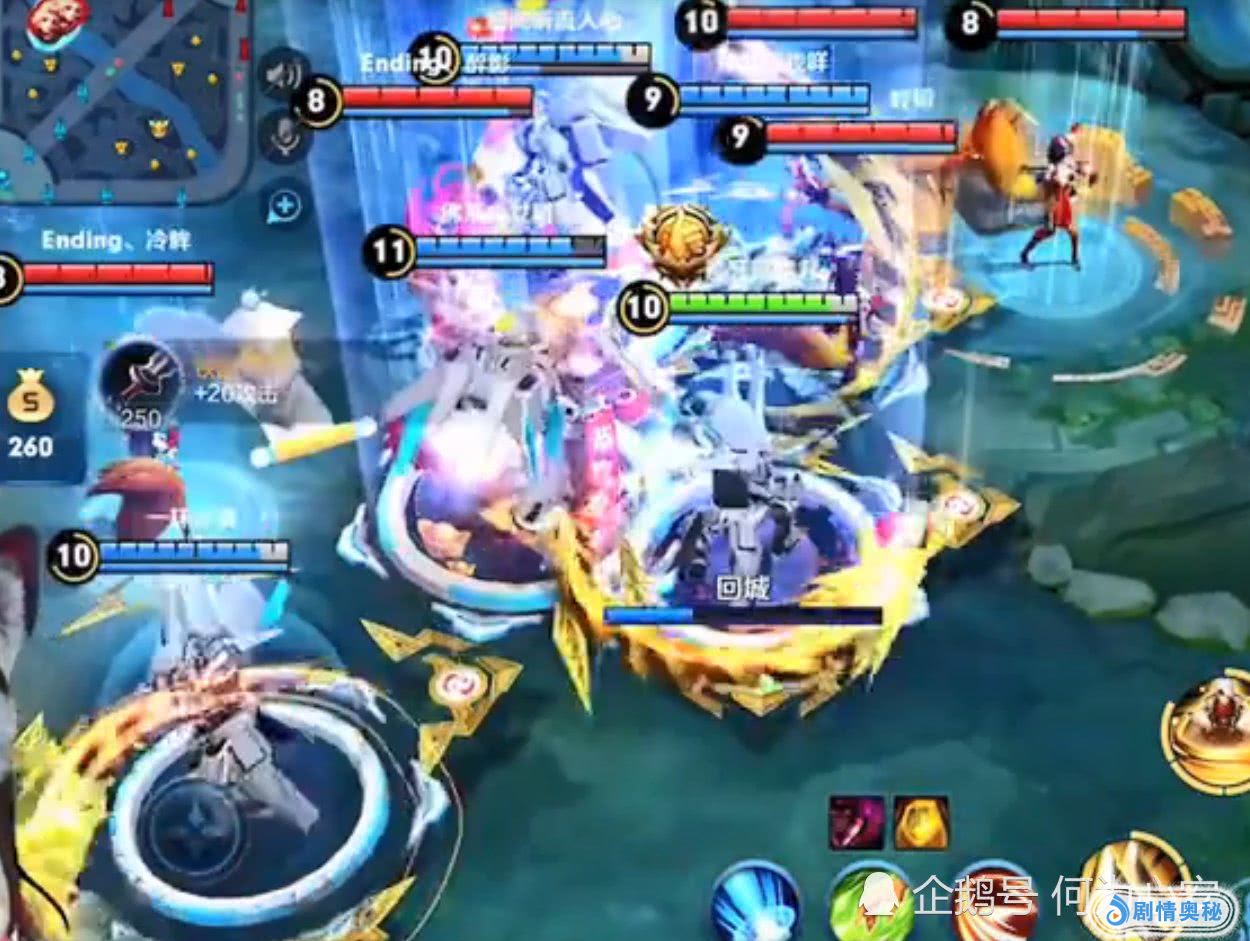
Task: Activate the green skill icon
Action: [x=868, y=900]
